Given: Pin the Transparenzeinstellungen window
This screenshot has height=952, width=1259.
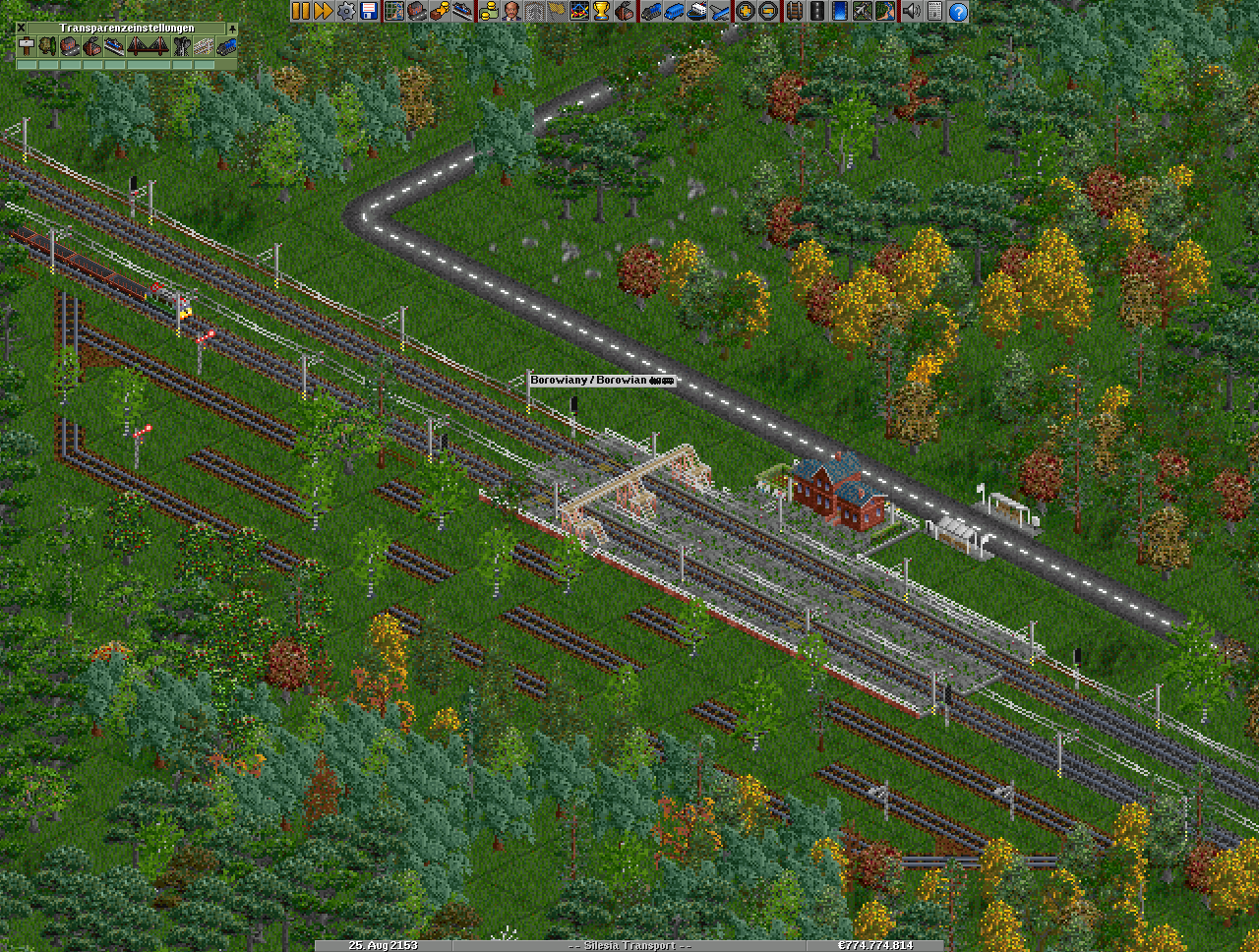Looking at the screenshot, I should 232,28.
